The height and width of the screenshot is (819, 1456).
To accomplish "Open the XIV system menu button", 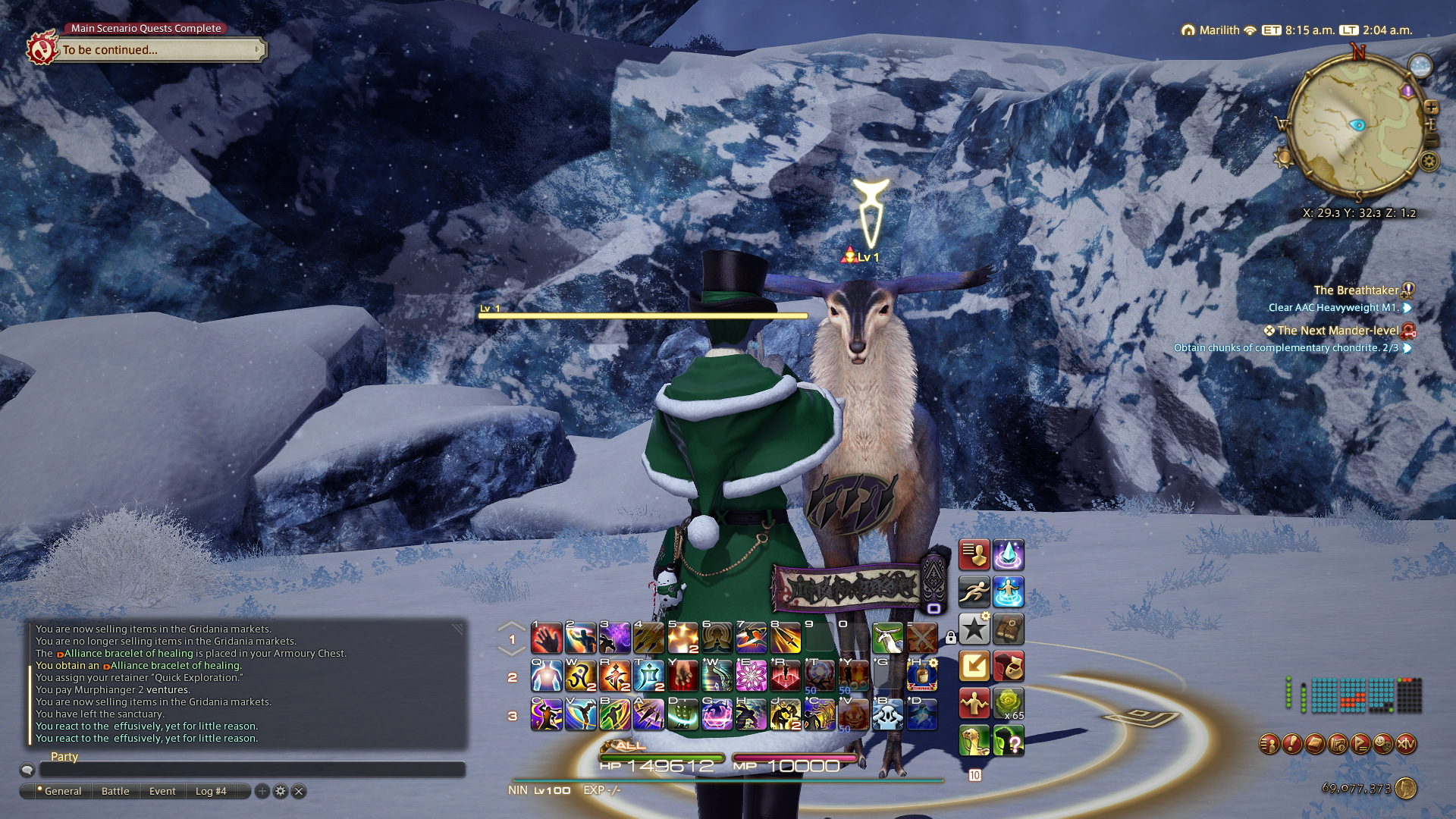I will pos(1406,744).
